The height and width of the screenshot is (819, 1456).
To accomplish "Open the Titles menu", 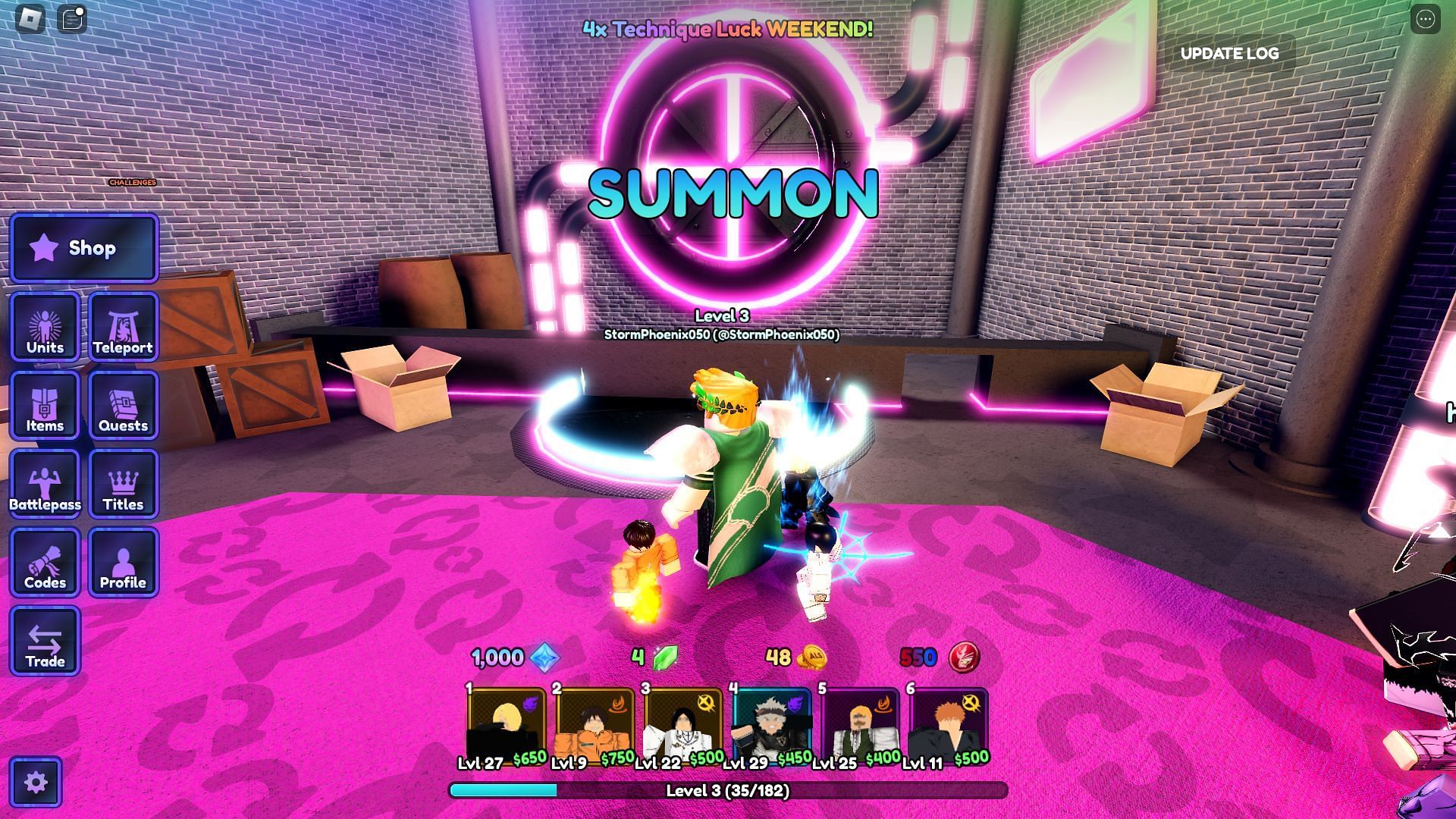I will pyautogui.click(x=123, y=485).
